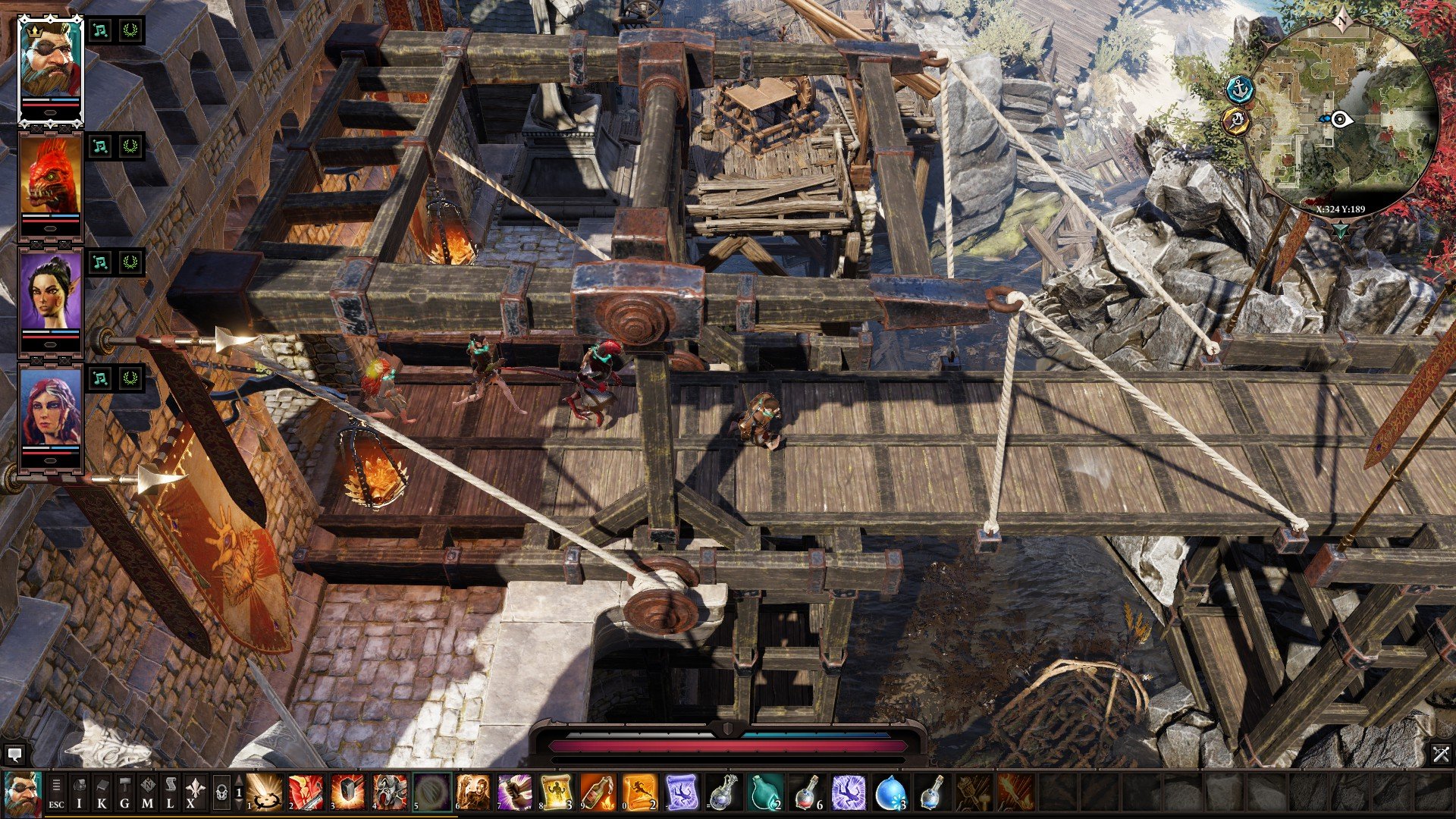Open the crafting hammer button

pyautogui.click(x=124, y=792)
